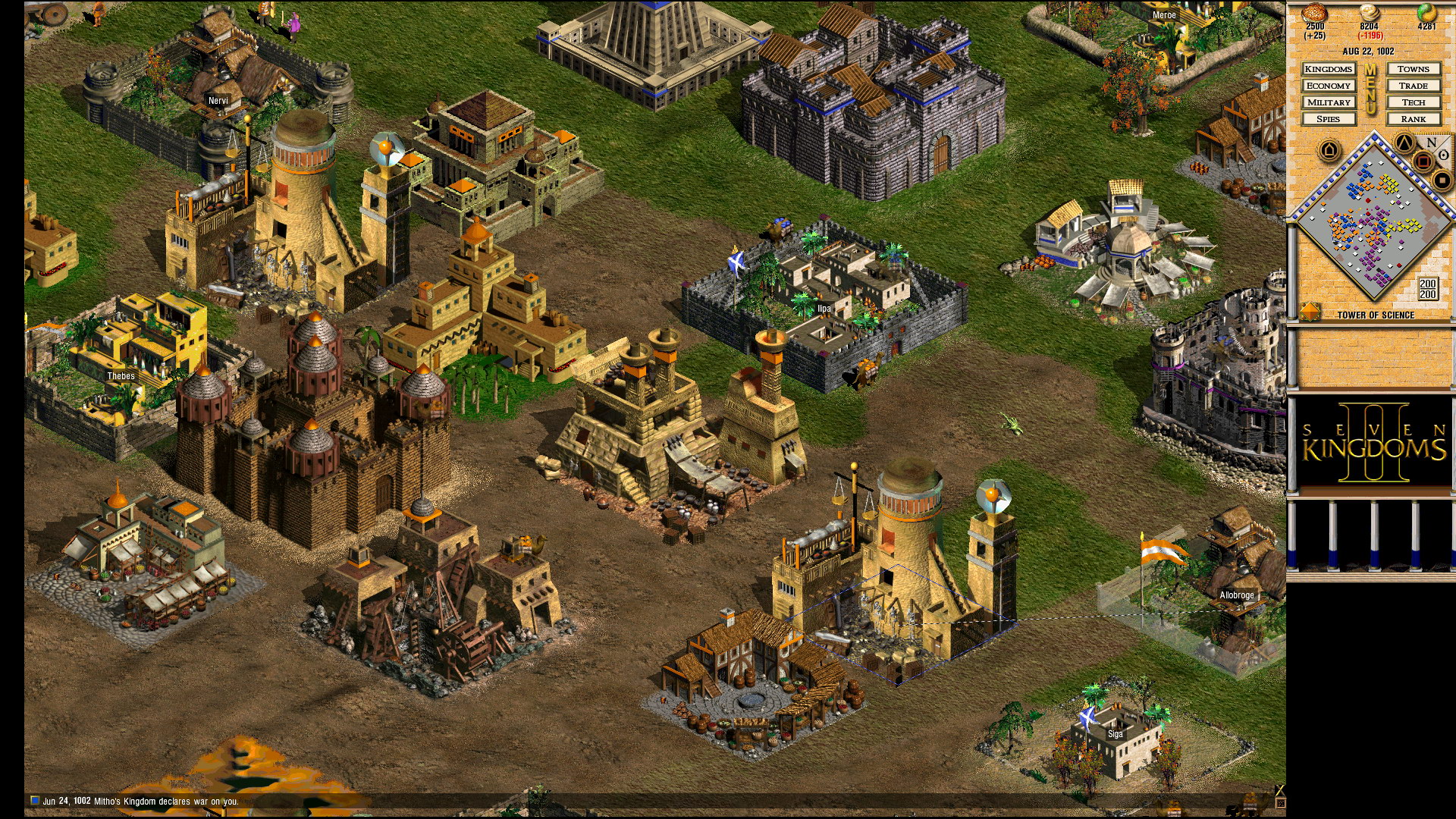Click the North compass indicator above minimap
This screenshot has width=1456, height=819.
pos(1431,142)
